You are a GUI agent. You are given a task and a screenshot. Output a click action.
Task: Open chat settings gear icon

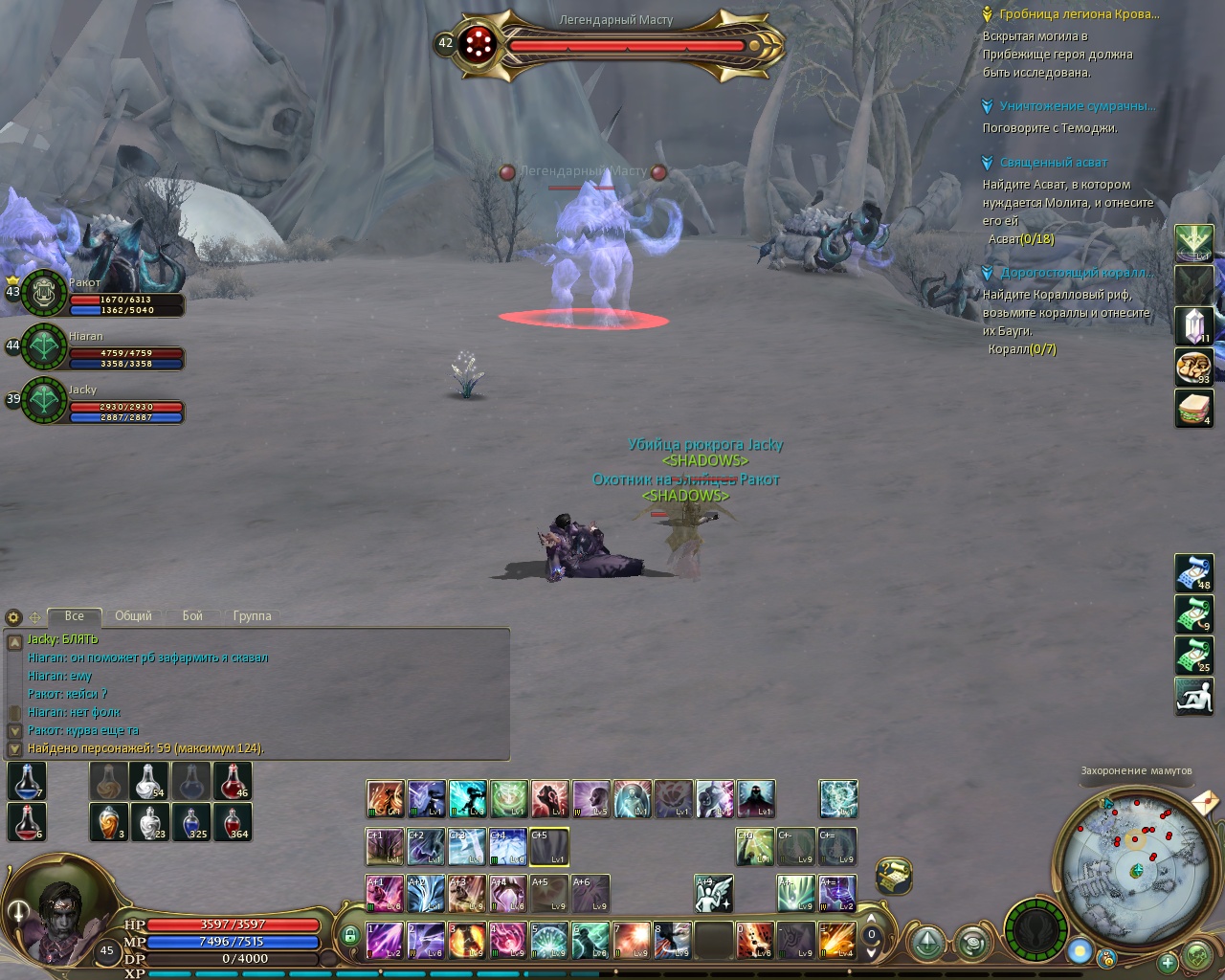pyautogui.click(x=13, y=617)
